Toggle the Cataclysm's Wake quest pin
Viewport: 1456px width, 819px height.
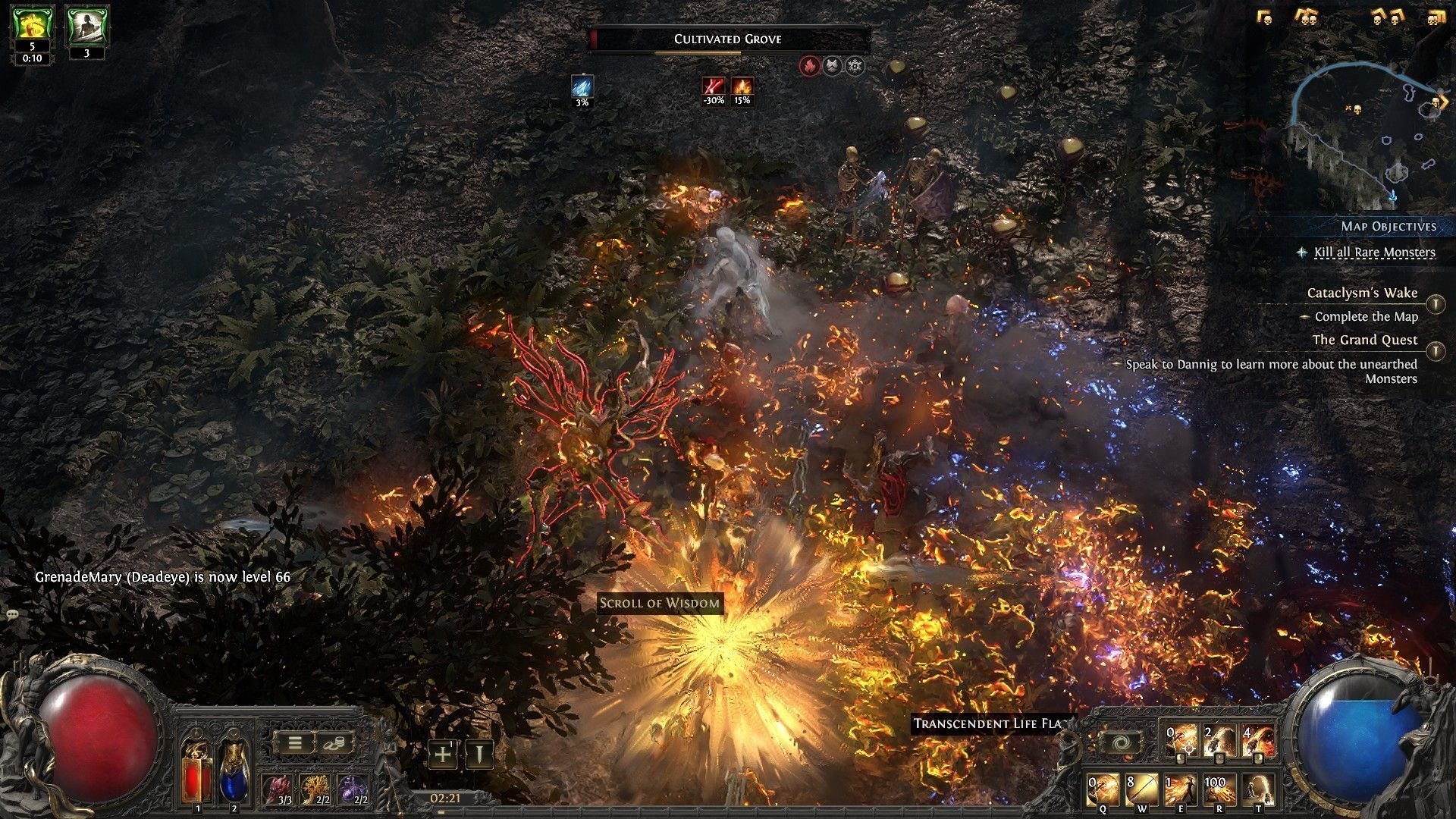pos(1435,304)
